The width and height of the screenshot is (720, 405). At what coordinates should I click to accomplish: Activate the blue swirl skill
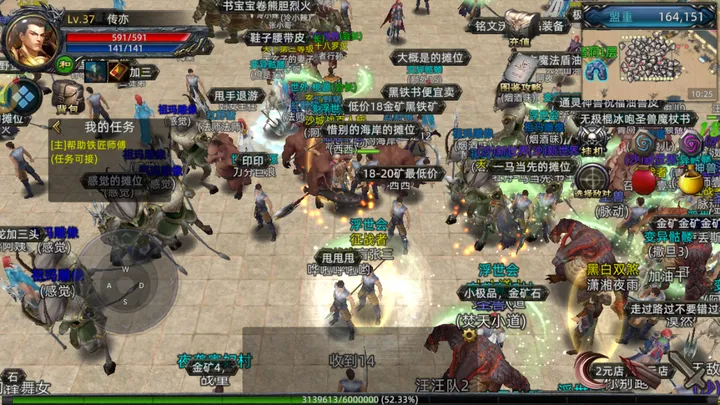644,145
